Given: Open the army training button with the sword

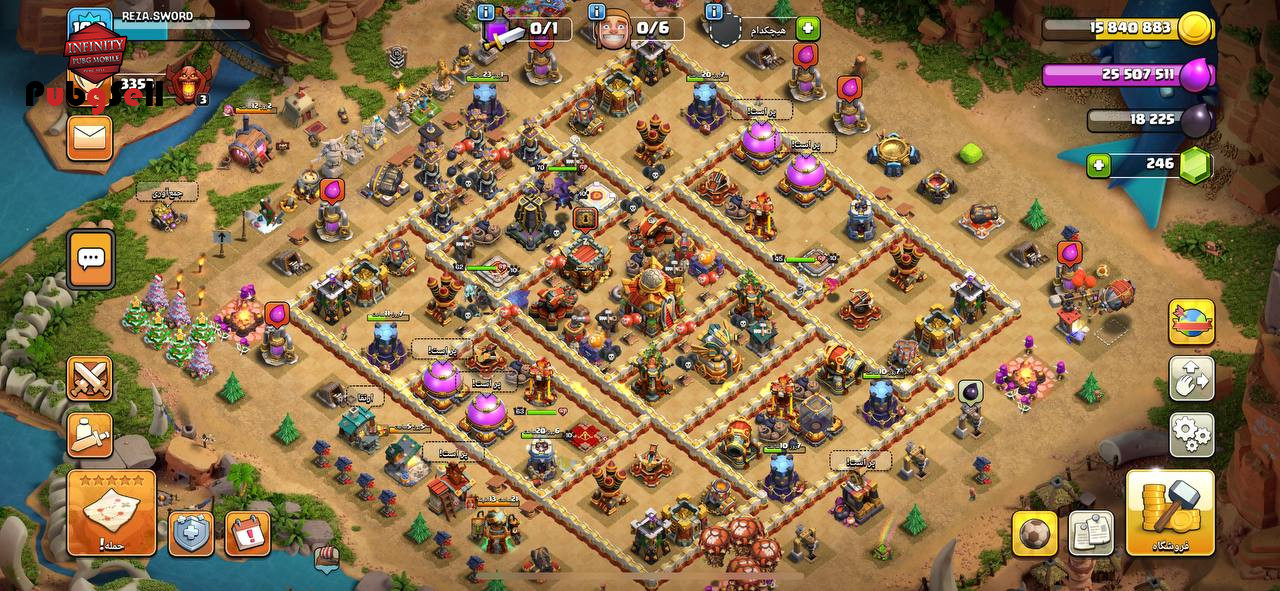Looking at the screenshot, I should pos(89,434).
